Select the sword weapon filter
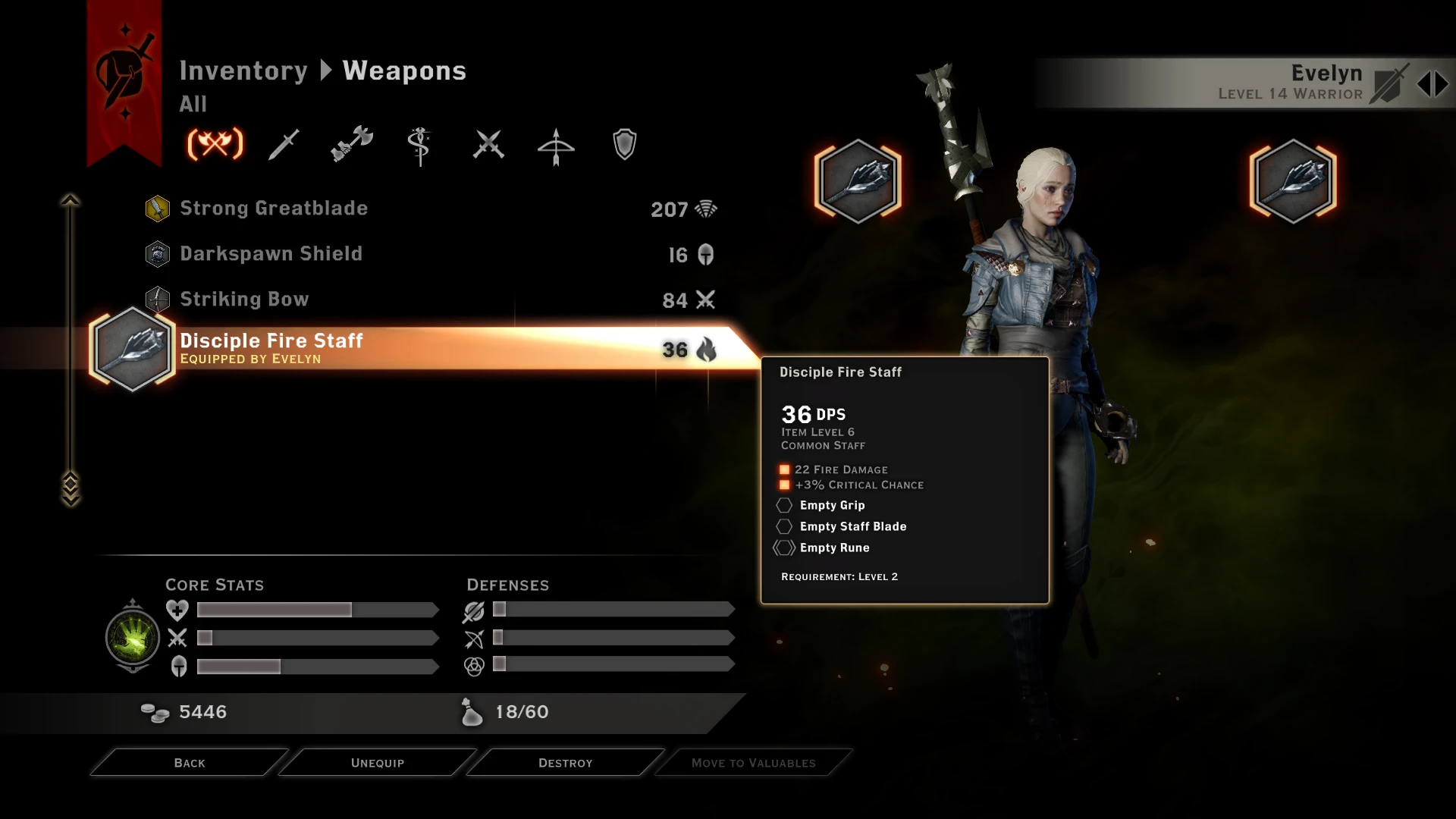 click(x=284, y=144)
